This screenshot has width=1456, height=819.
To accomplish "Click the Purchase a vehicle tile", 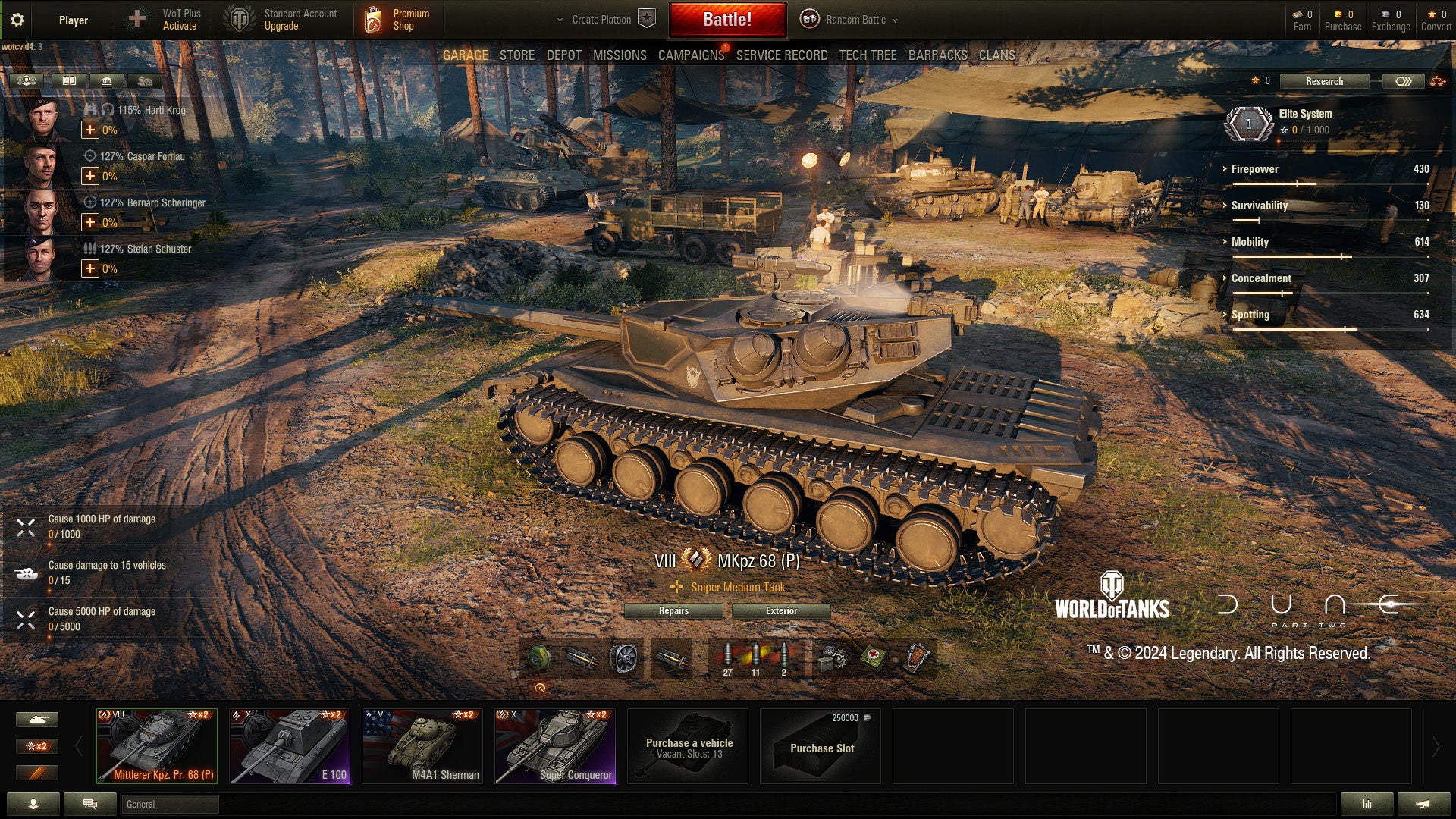I will click(x=689, y=747).
